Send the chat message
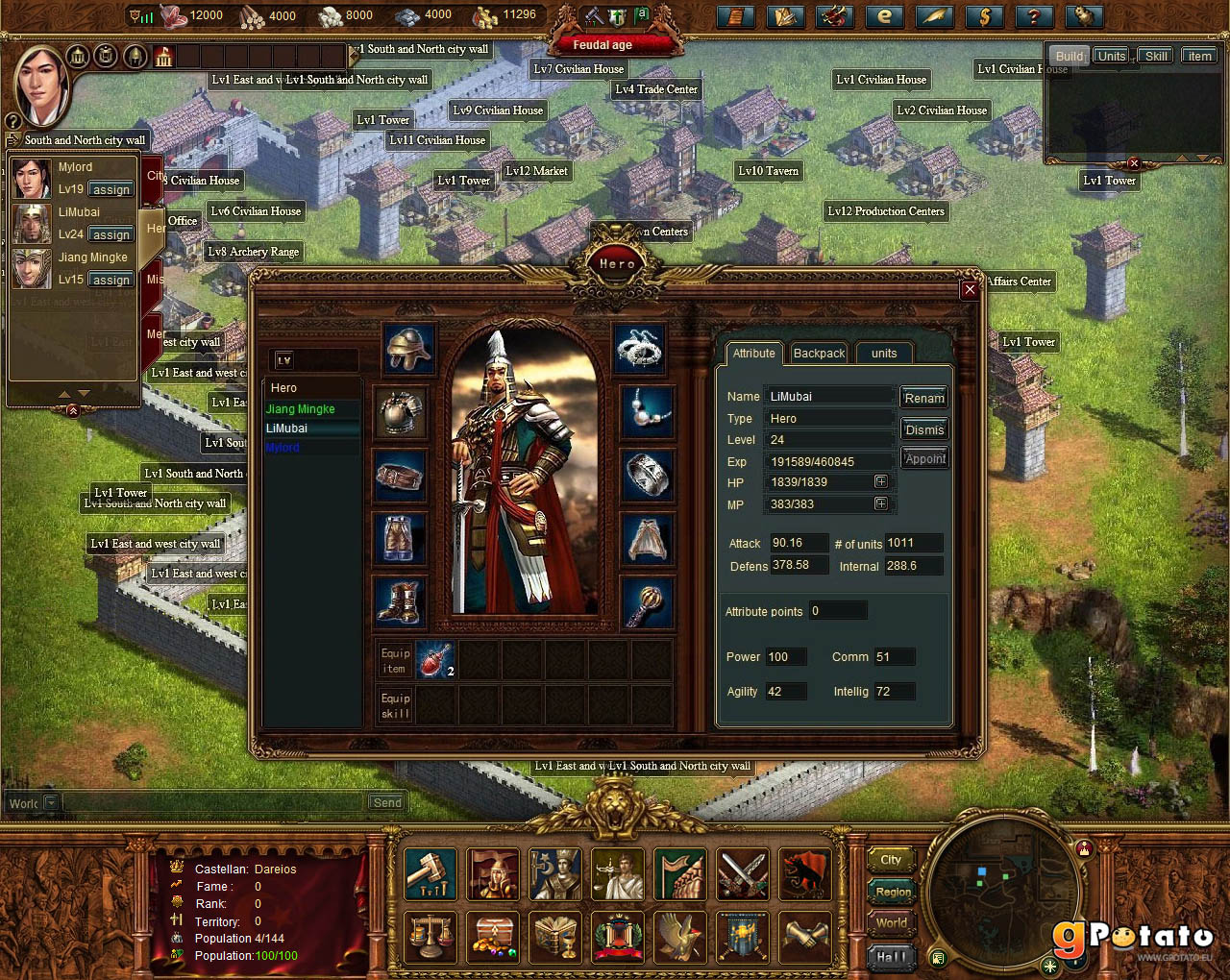The height and width of the screenshot is (980, 1230). click(387, 802)
